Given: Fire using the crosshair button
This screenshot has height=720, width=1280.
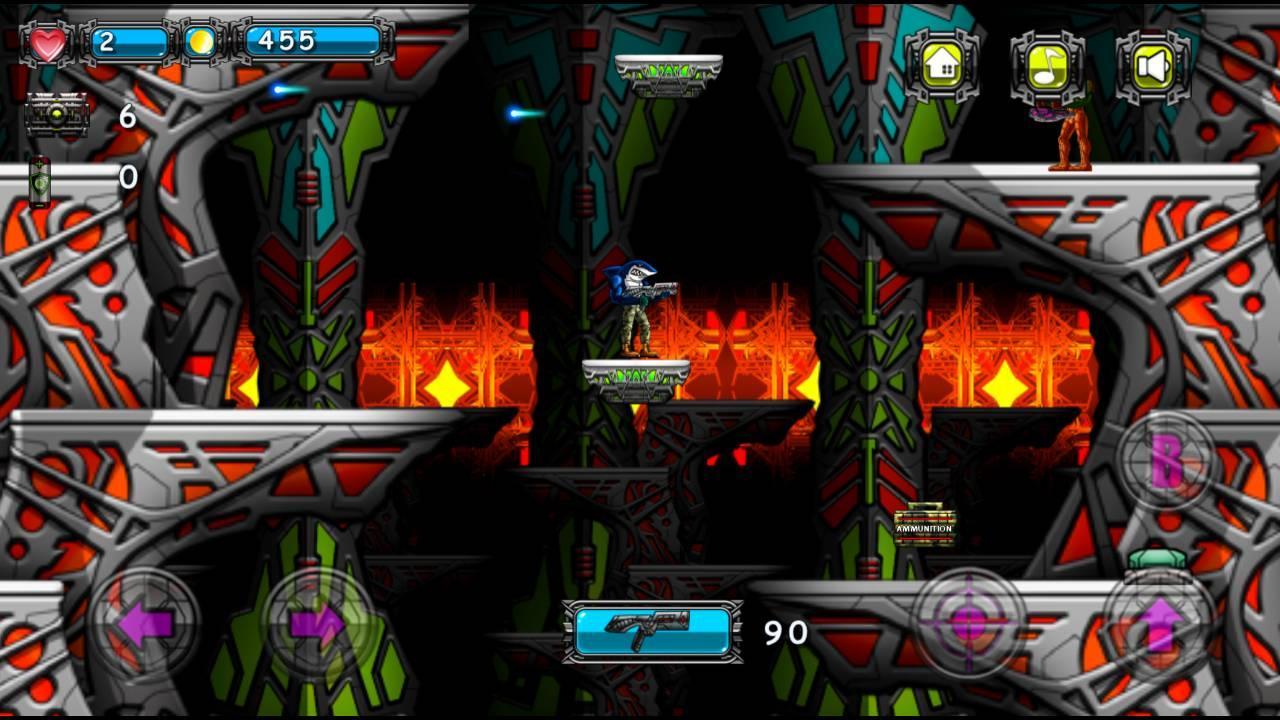Looking at the screenshot, I should [968, 624].
